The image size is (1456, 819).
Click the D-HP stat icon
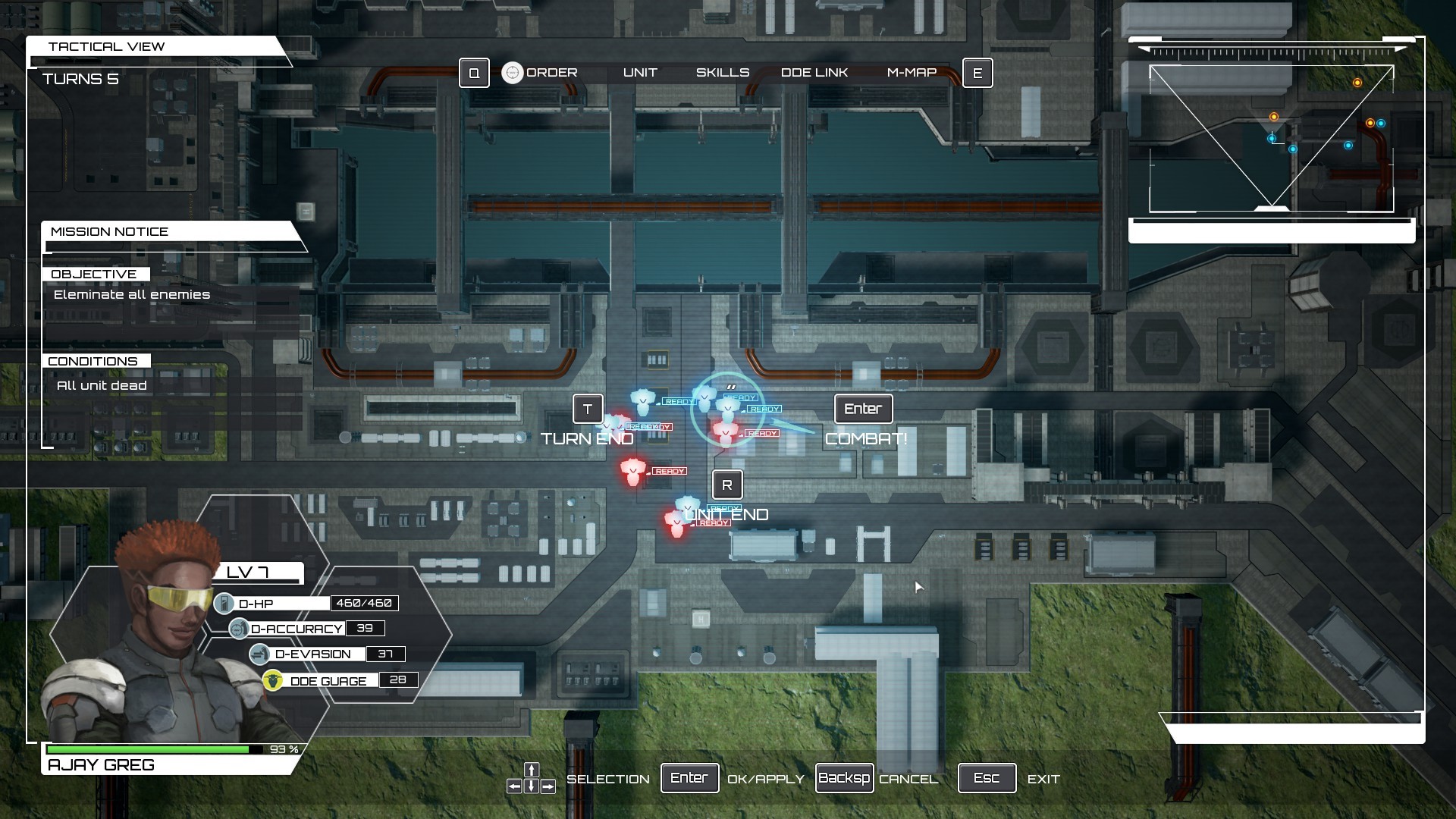224,602
